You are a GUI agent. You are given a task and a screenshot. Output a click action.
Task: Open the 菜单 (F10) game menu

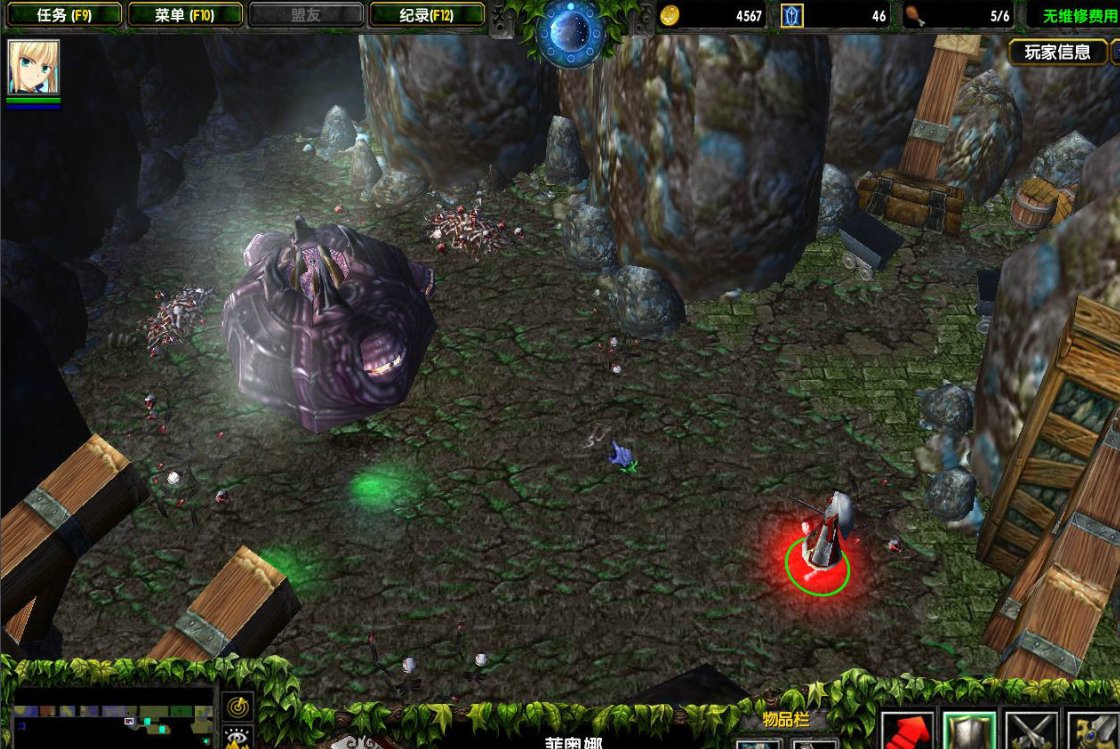(x=185, y=15)
